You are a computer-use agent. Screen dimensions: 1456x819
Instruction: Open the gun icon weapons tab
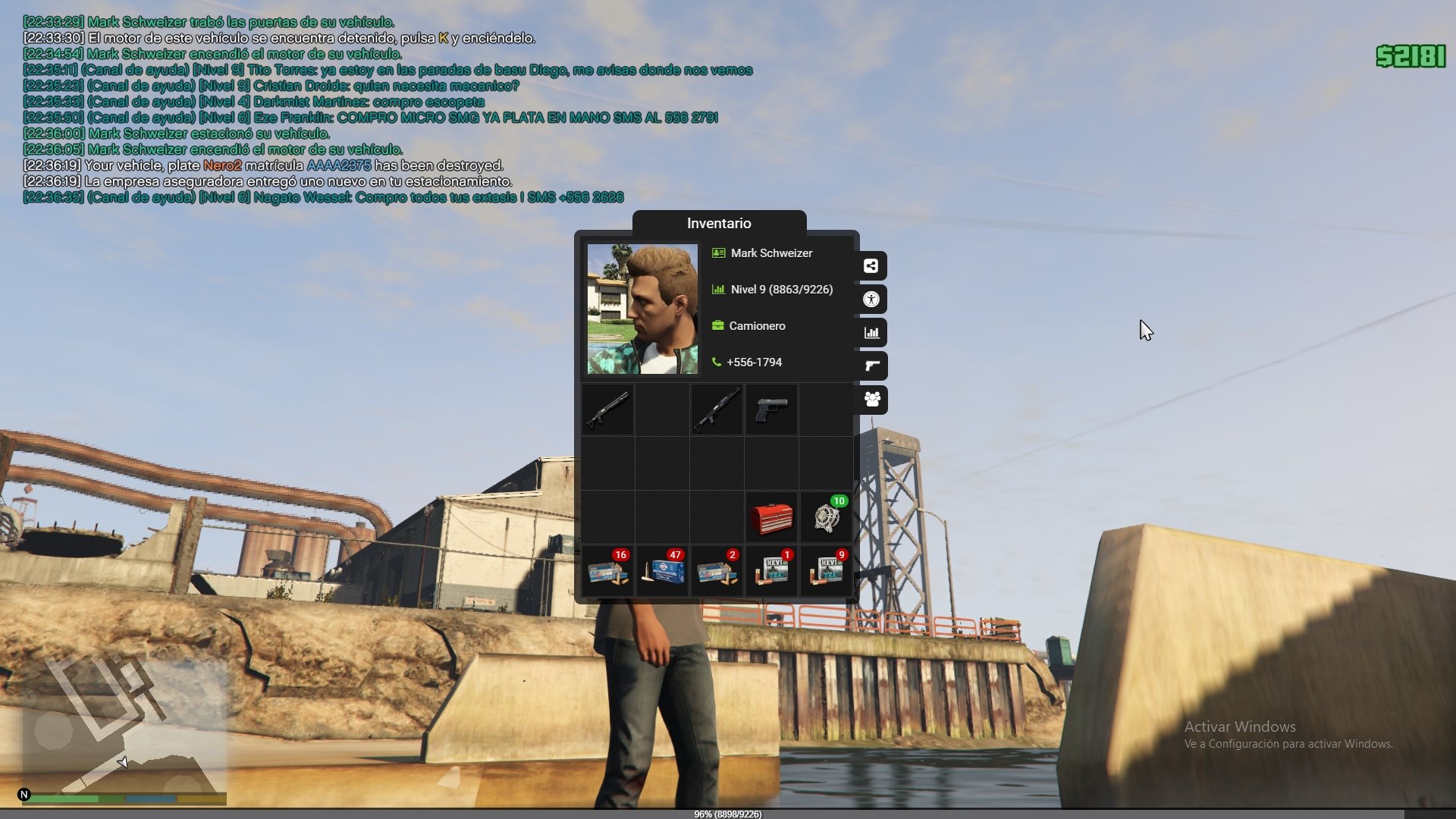point(871,366)
